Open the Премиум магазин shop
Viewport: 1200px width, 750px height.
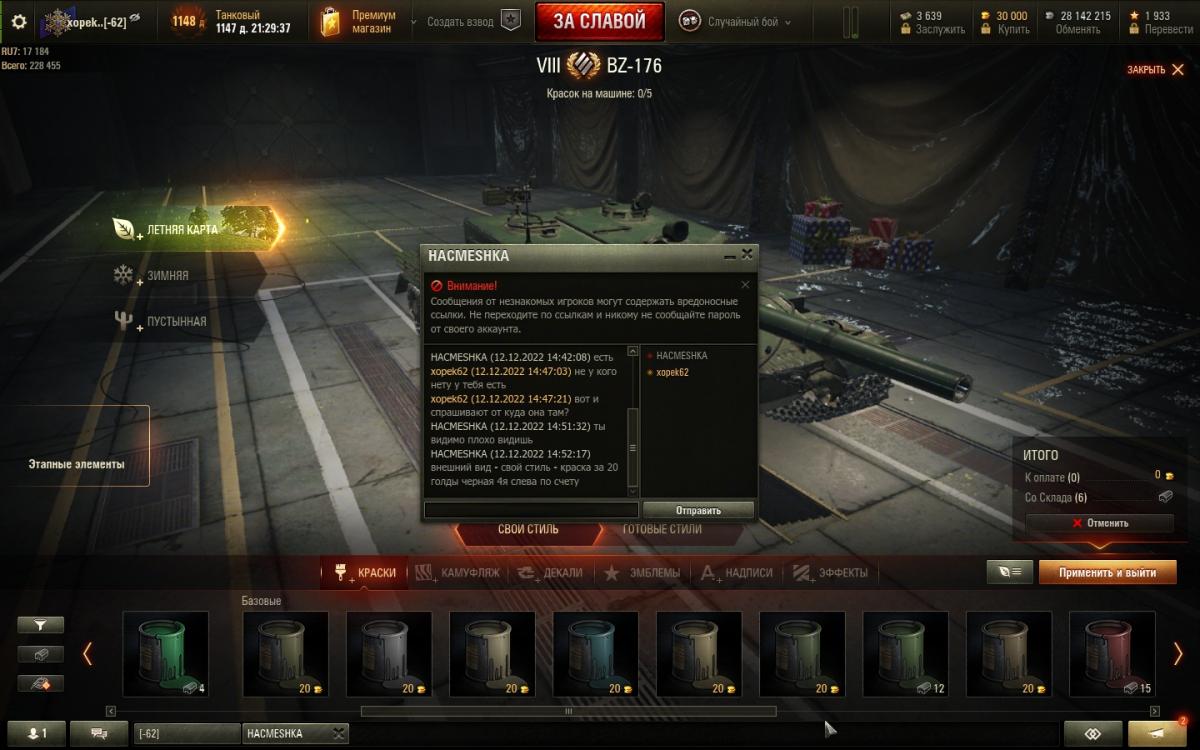pyautogui.click(x=360, y=21)
